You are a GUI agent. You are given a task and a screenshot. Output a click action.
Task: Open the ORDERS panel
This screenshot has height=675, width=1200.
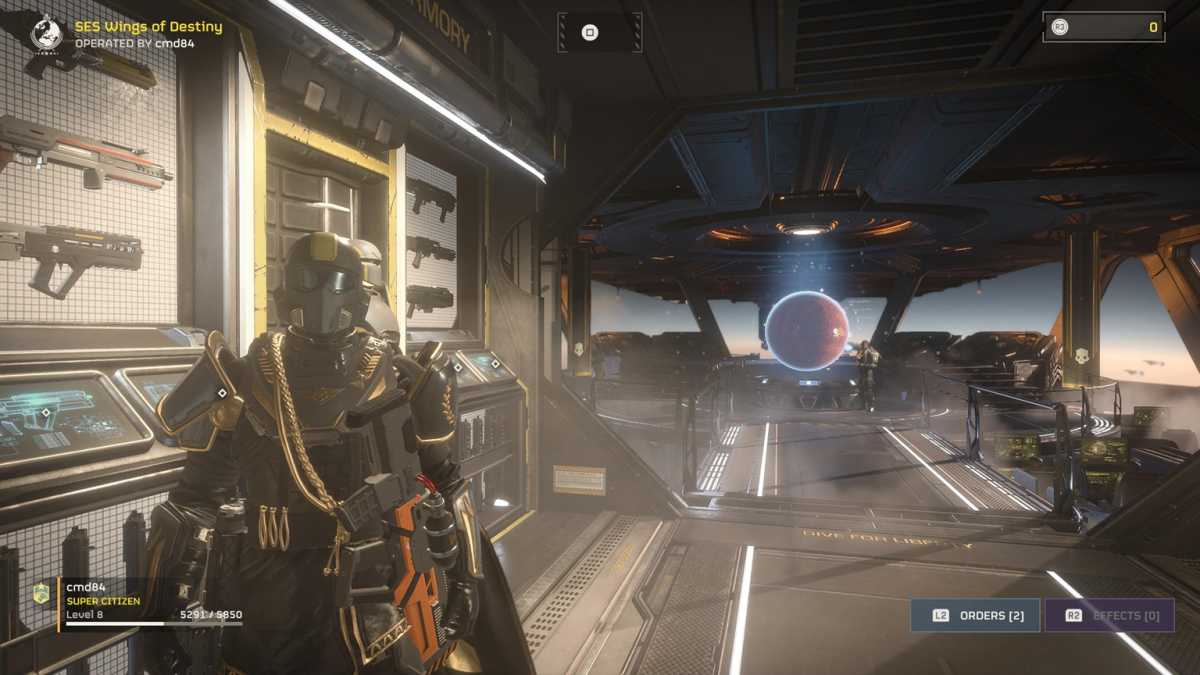tap(975, 615)
